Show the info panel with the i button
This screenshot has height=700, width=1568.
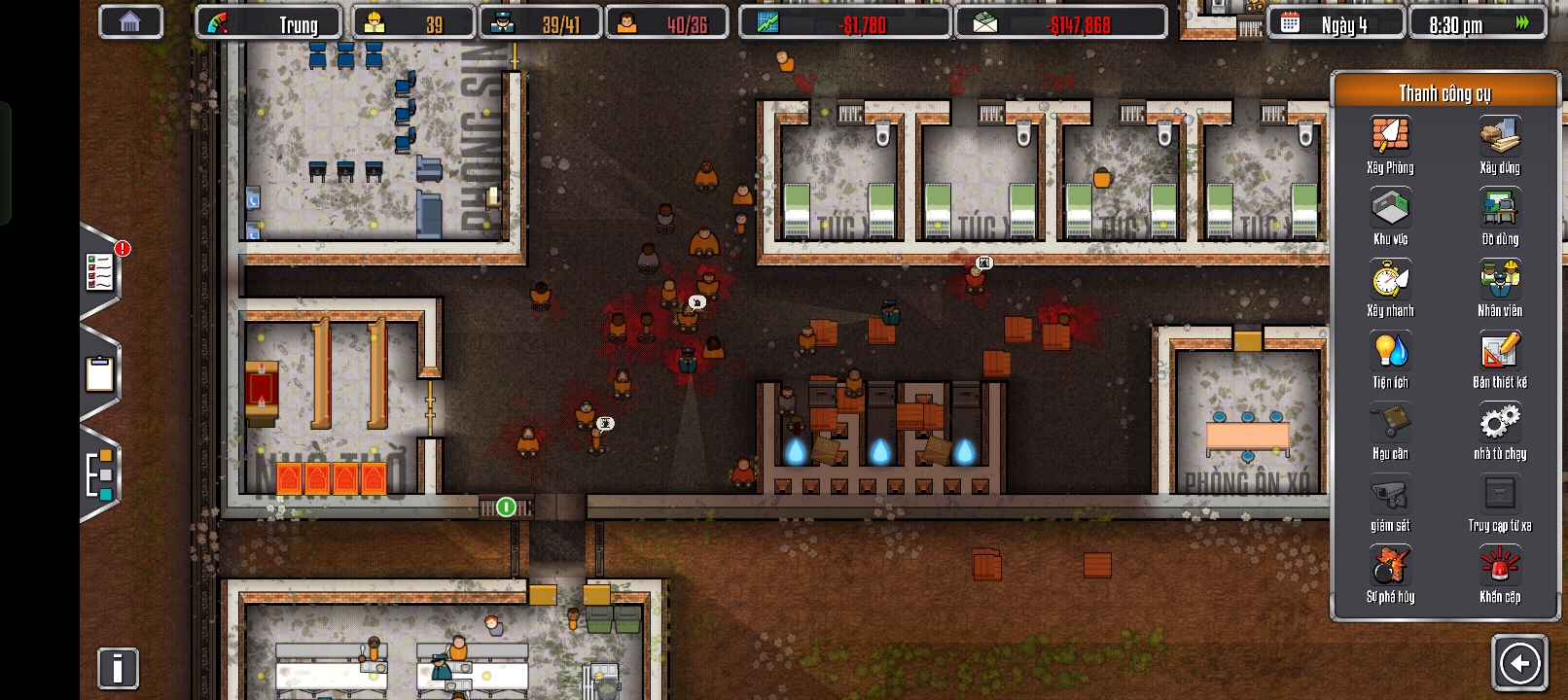(x=118, y=669)
